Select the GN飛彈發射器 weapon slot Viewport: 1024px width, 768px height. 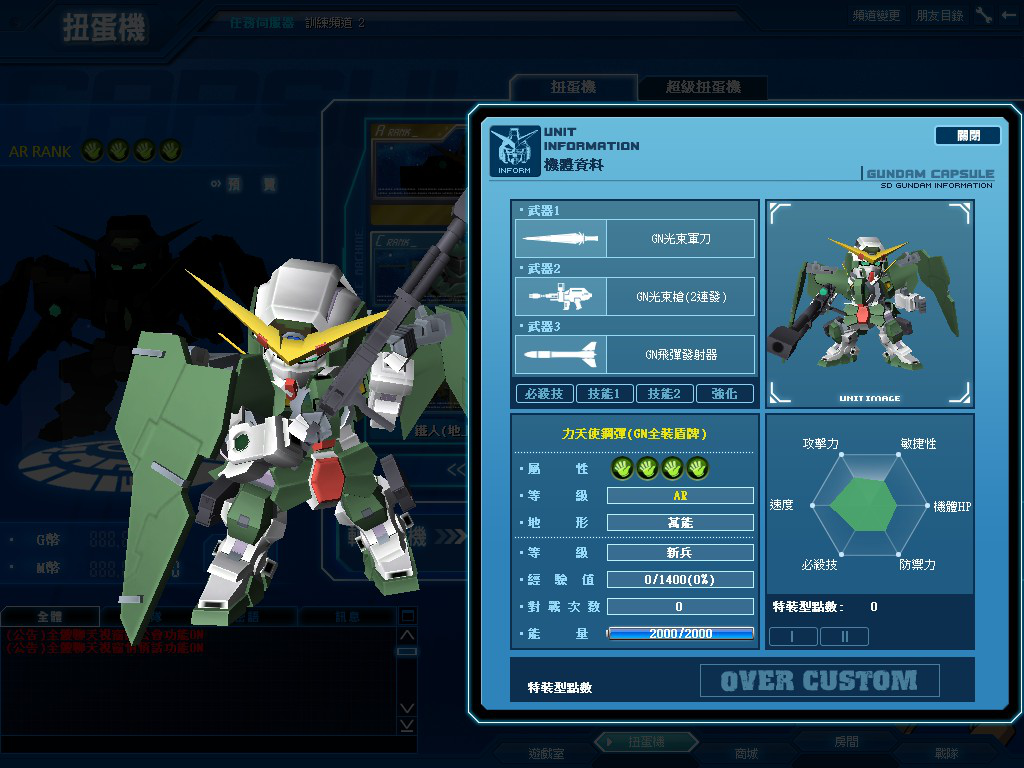635,354
